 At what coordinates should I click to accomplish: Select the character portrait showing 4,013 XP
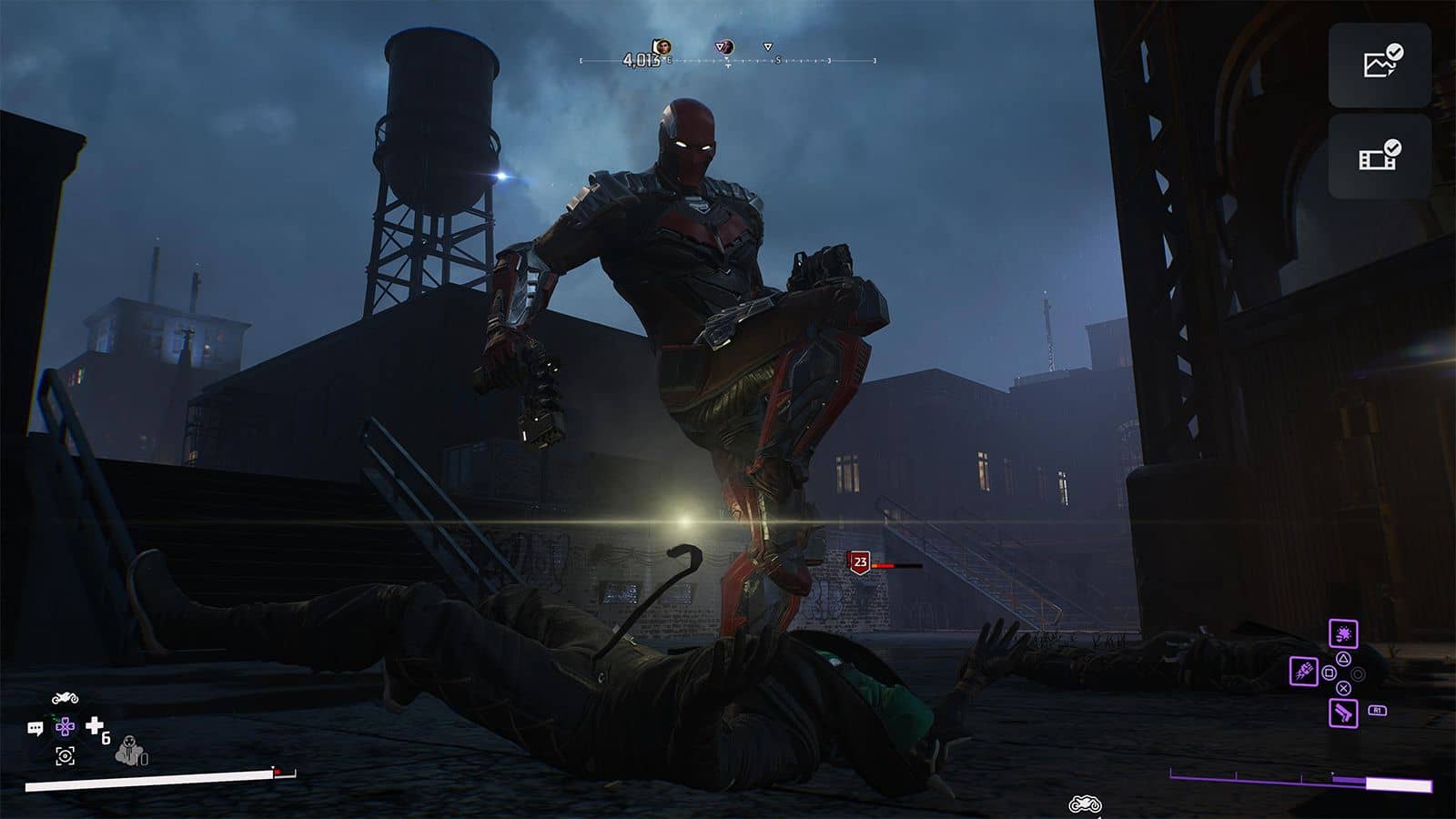tap(662, 47)
